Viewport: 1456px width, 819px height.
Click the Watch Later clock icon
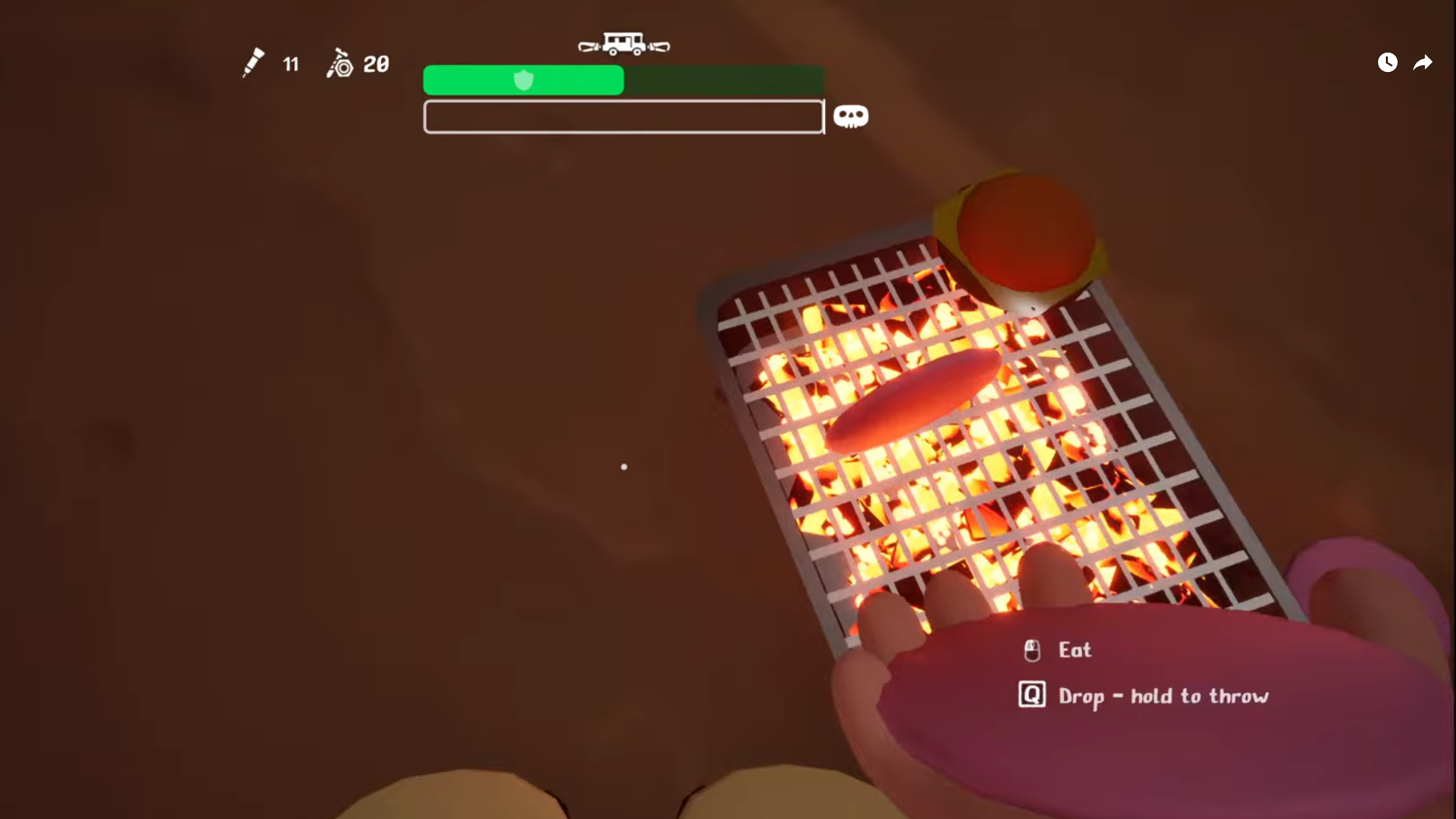[1387, 62]
